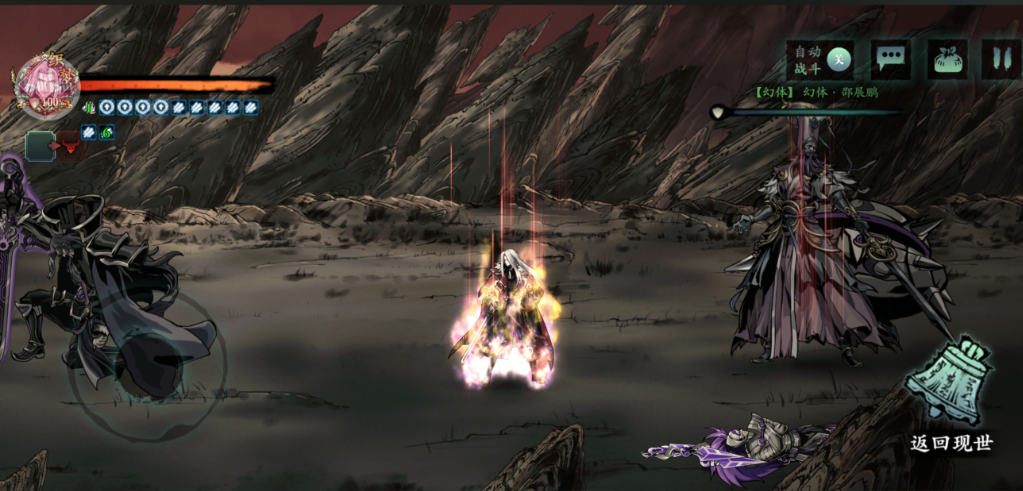Click the pink-haired character portrait

click(46, 85)
